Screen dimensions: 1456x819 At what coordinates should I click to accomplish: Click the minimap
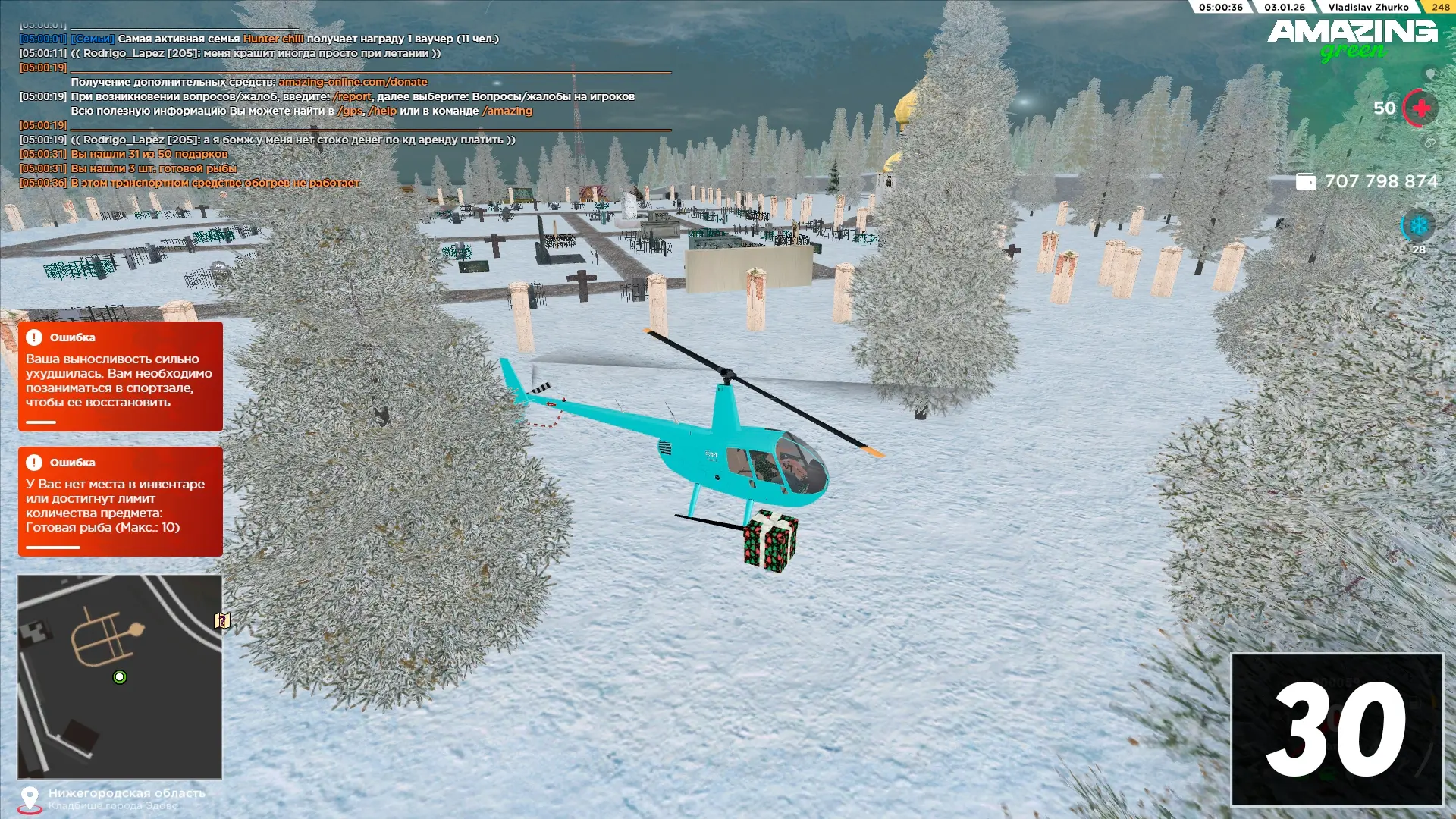[120, 676]
